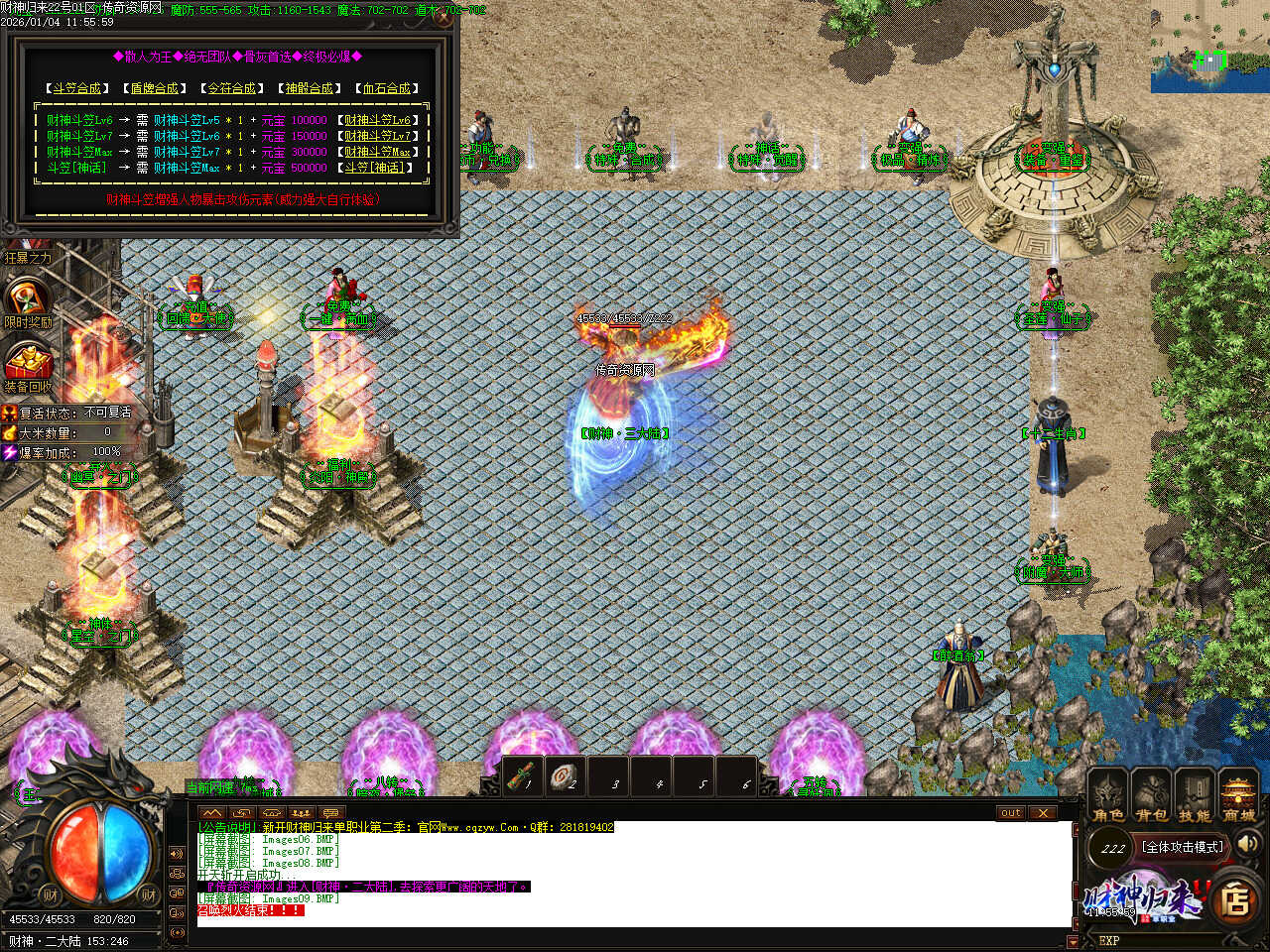
Task: Craft 财神斗笠Lv7 using its bracketed link
Action: [377, 136]
